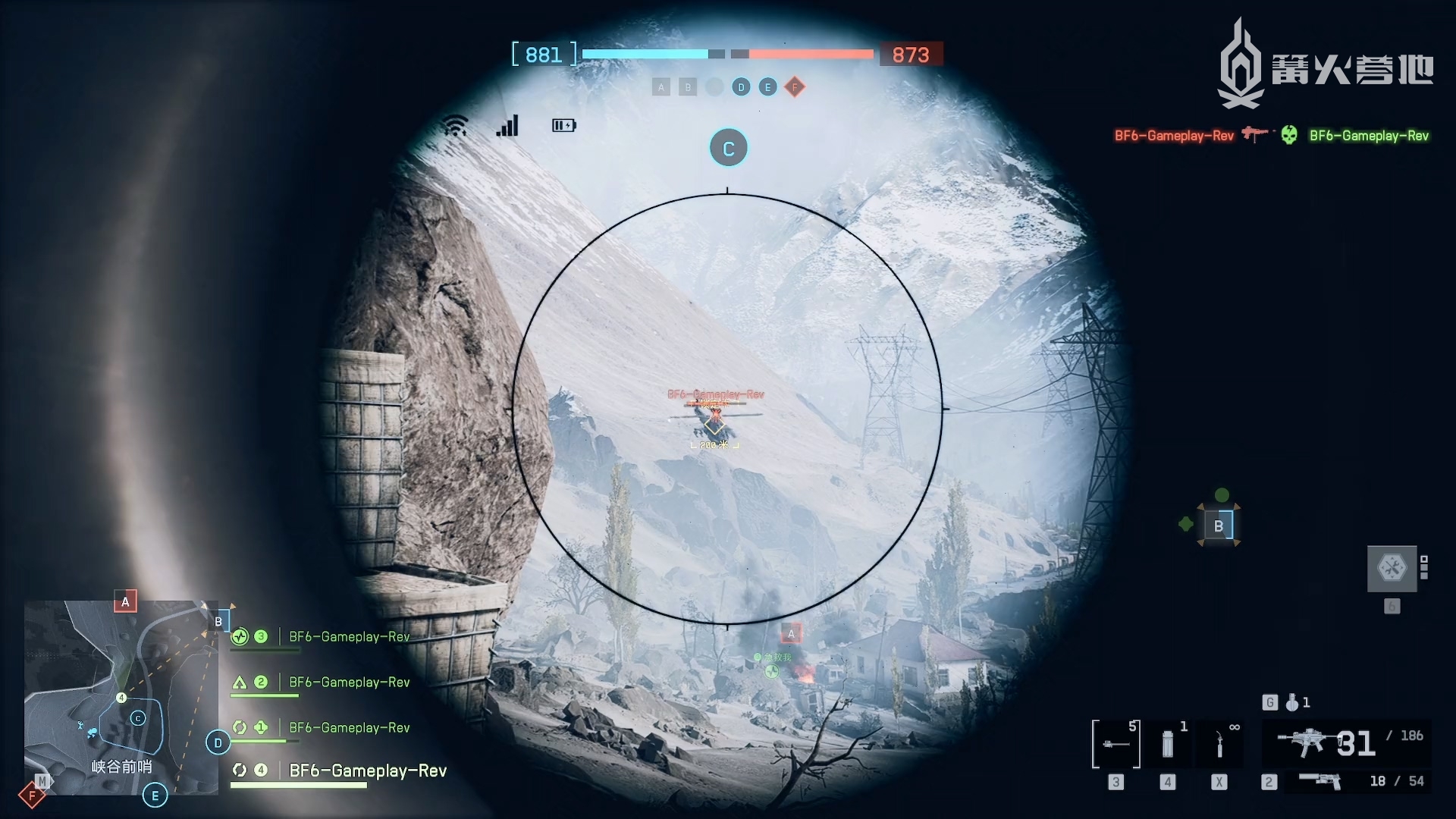Choose the slot X tool with infinite ammo

click(1219, 745)
